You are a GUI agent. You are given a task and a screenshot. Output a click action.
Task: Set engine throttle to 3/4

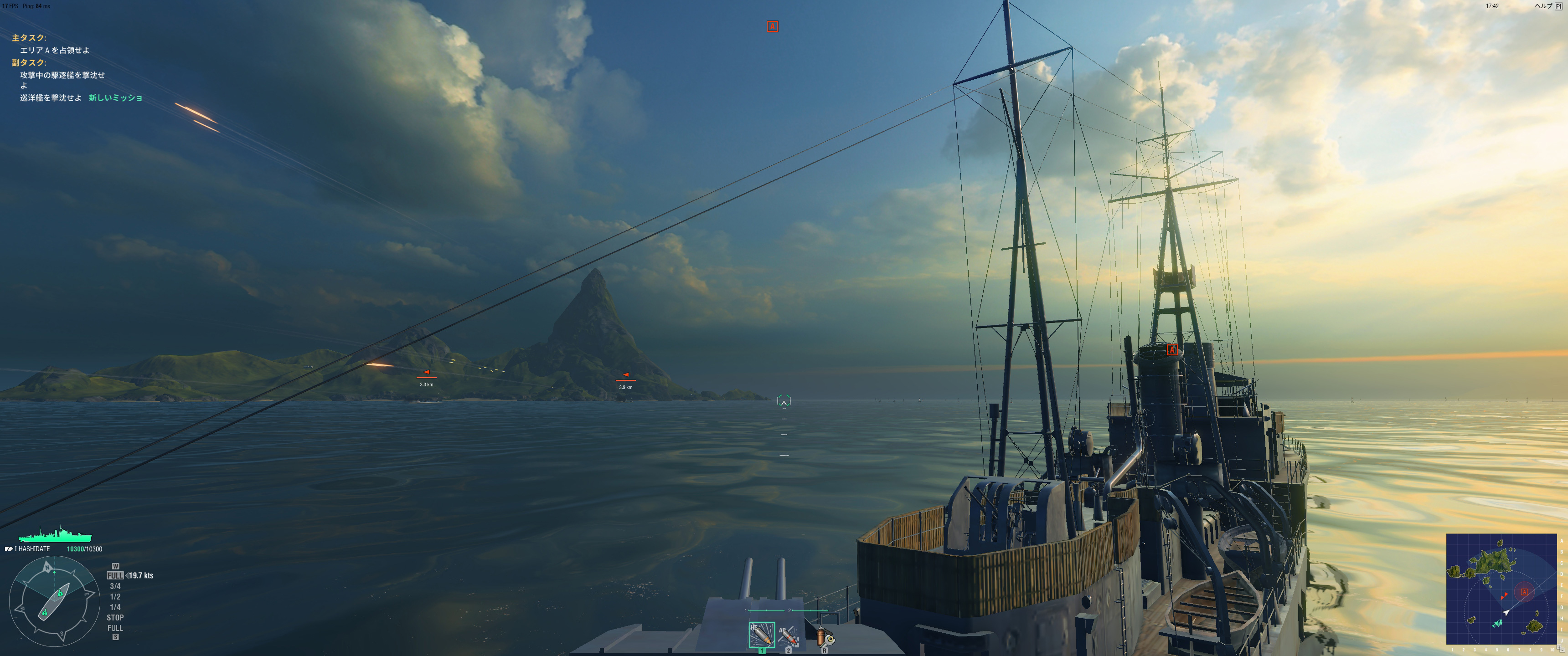115,586
